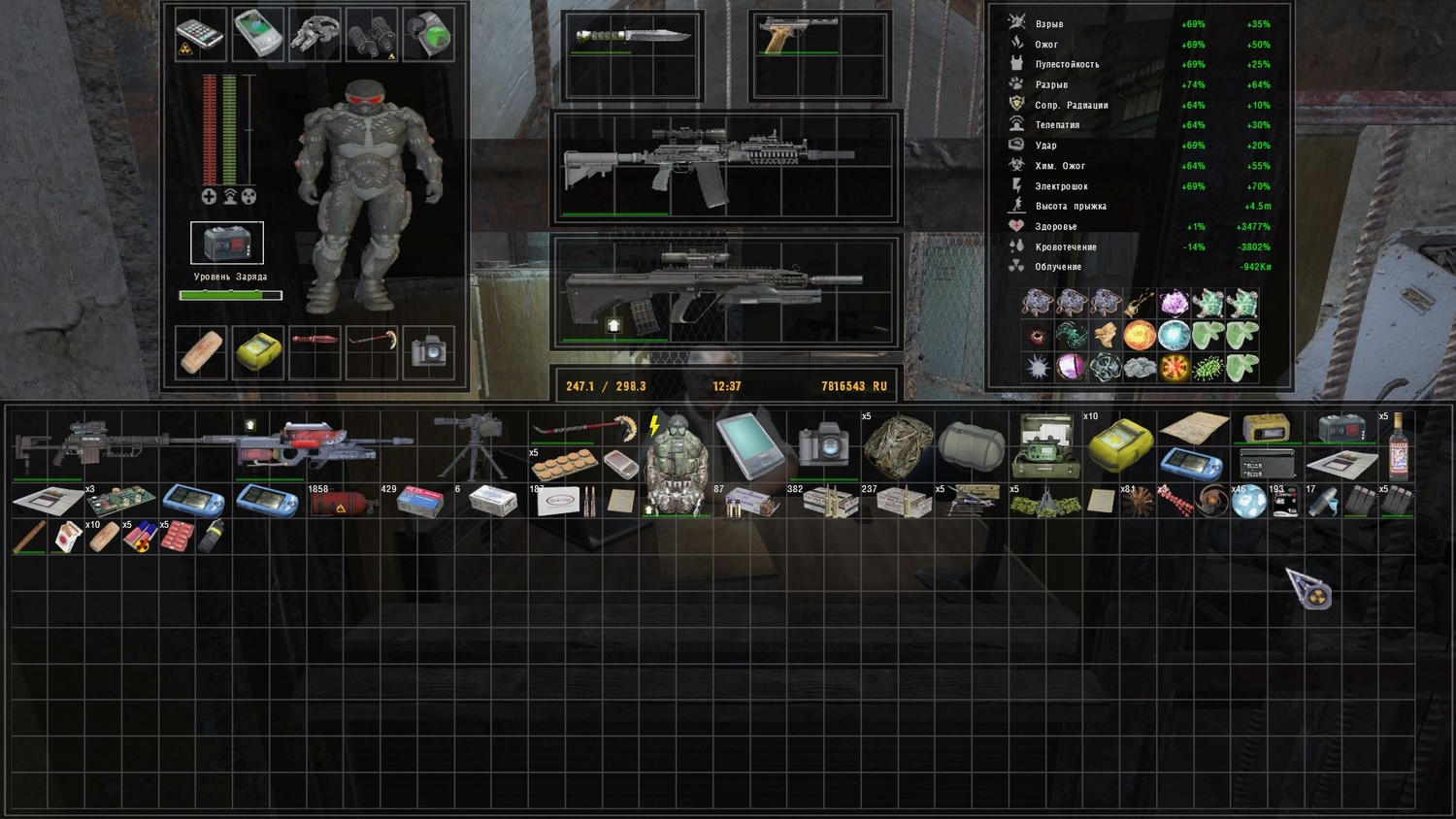
Task: Choose the rolled sleeping bag item
Action: tap(970, 445)
